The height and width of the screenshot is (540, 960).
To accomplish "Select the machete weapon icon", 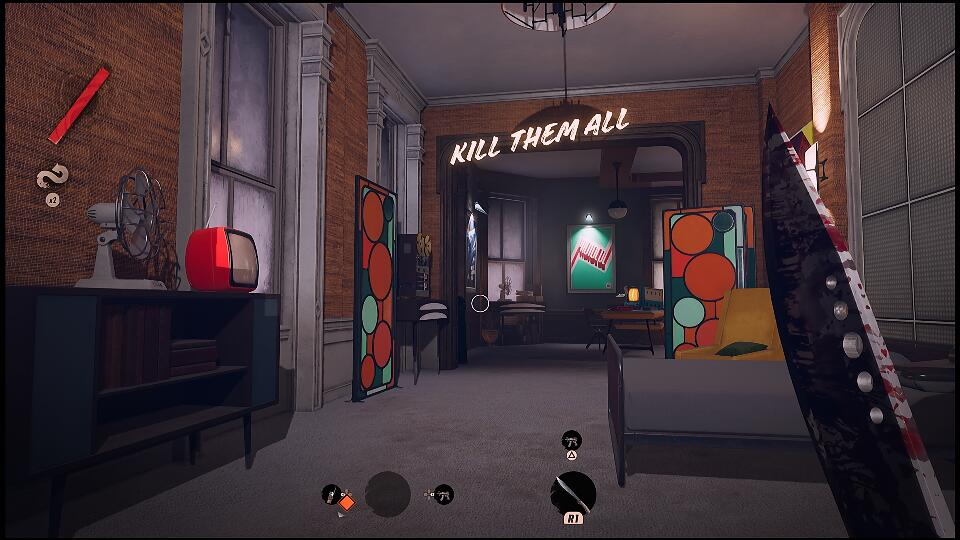I will (574, 493).
